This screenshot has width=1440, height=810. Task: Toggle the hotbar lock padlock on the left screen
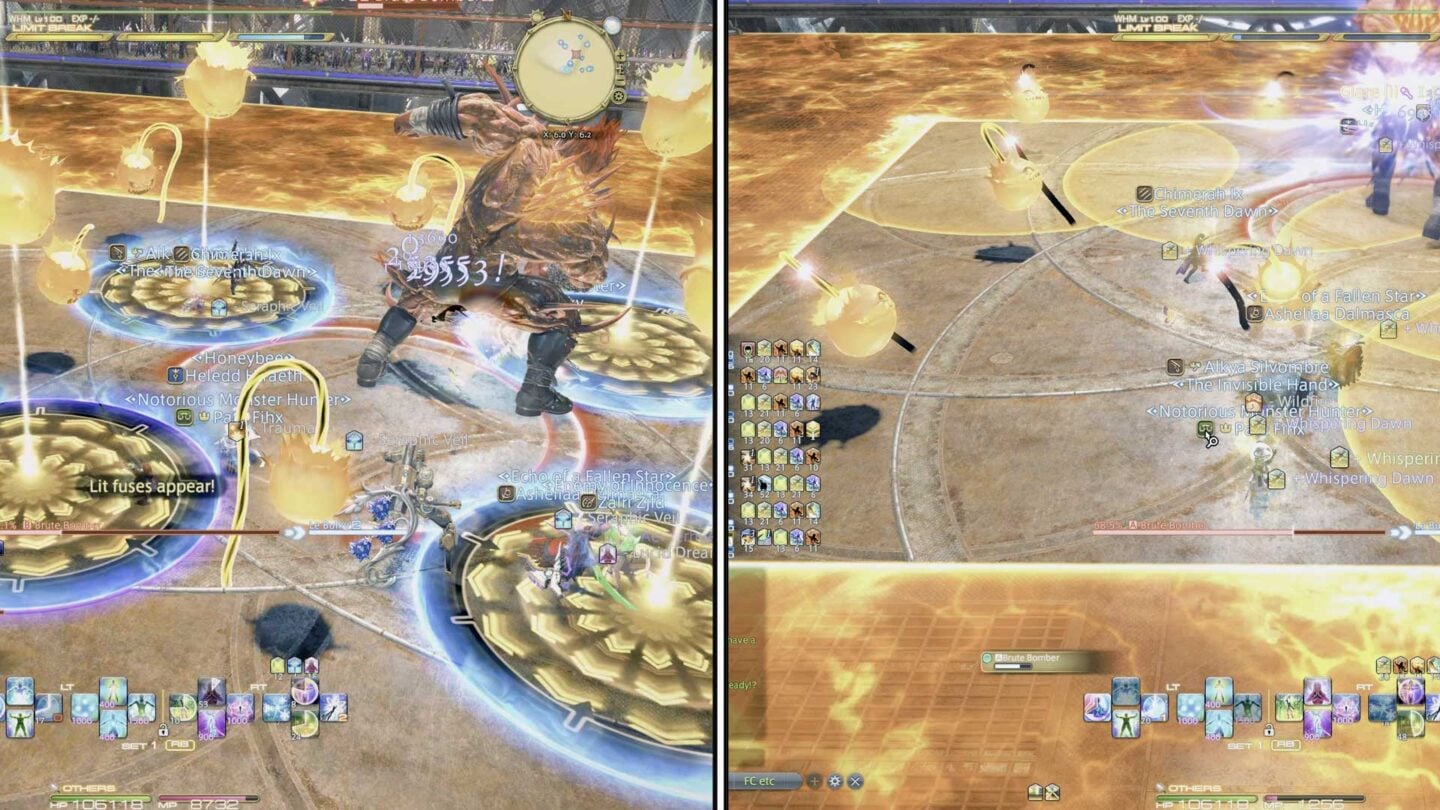pos(163,731)
